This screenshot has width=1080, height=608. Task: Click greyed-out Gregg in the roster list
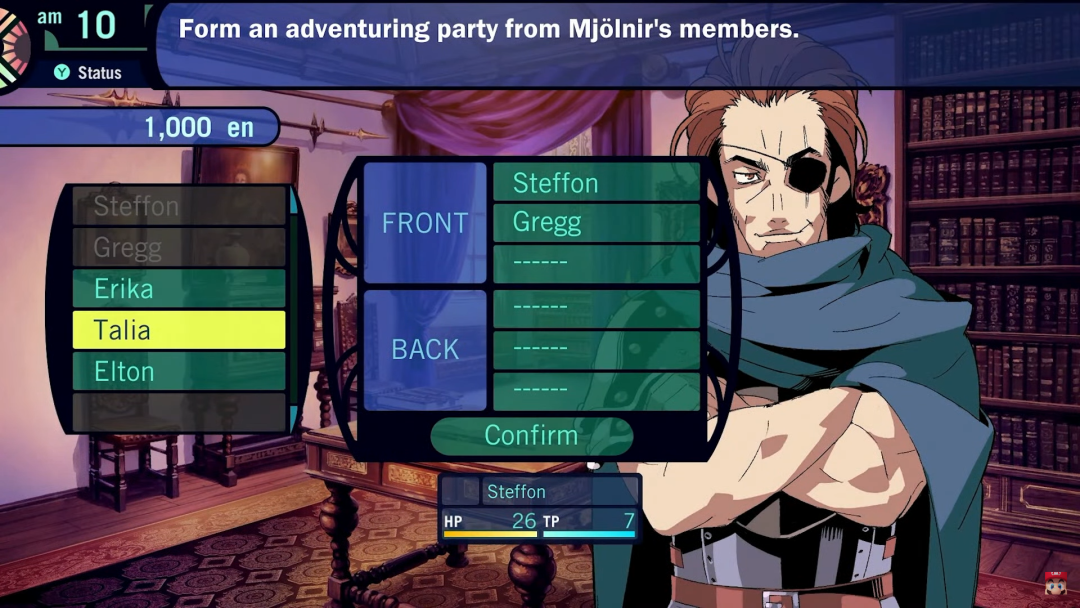[x=179, y=247]
